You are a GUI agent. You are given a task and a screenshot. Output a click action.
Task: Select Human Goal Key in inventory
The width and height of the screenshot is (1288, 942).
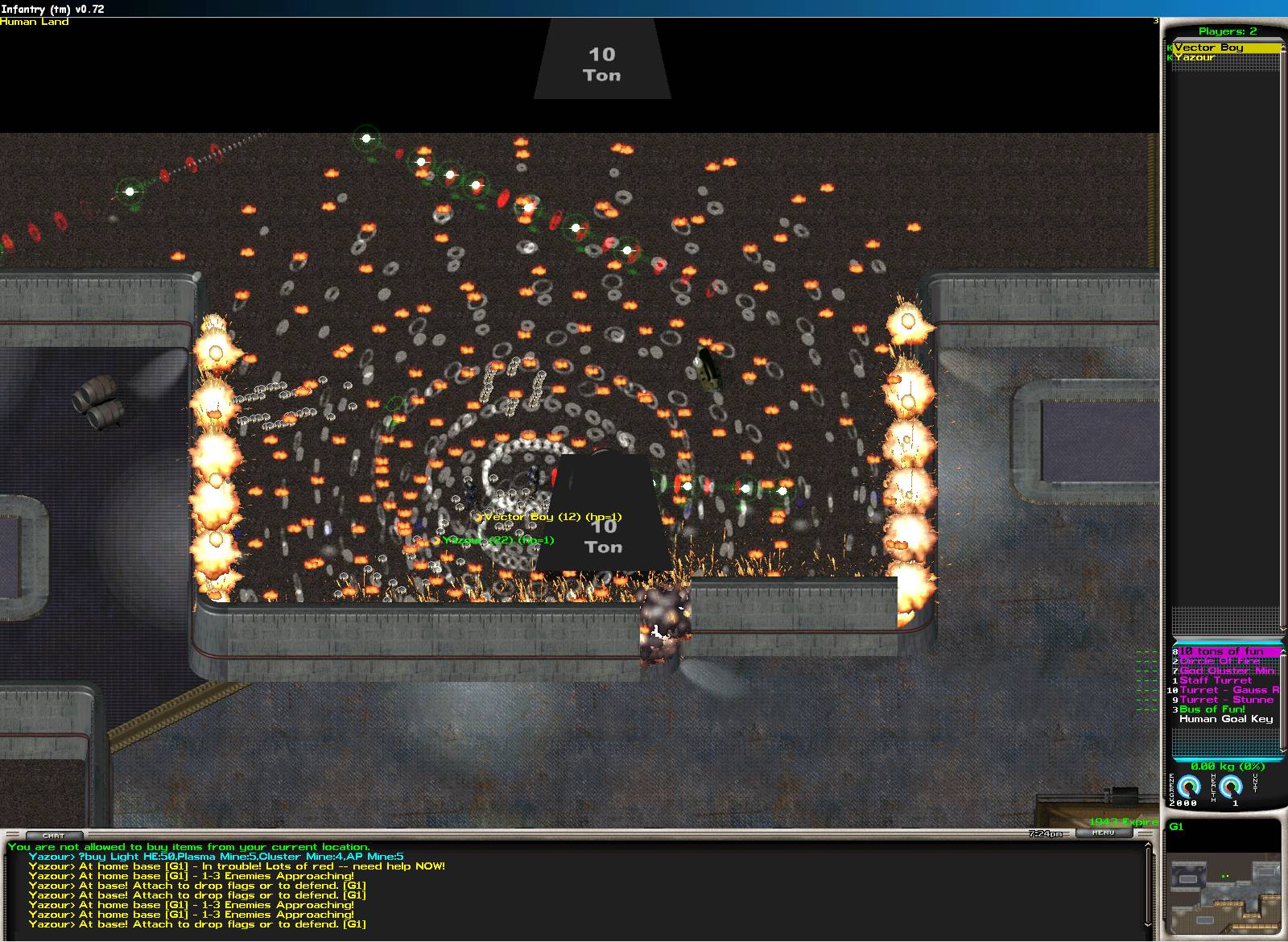pyautogui.click(x=1225, y=719)
